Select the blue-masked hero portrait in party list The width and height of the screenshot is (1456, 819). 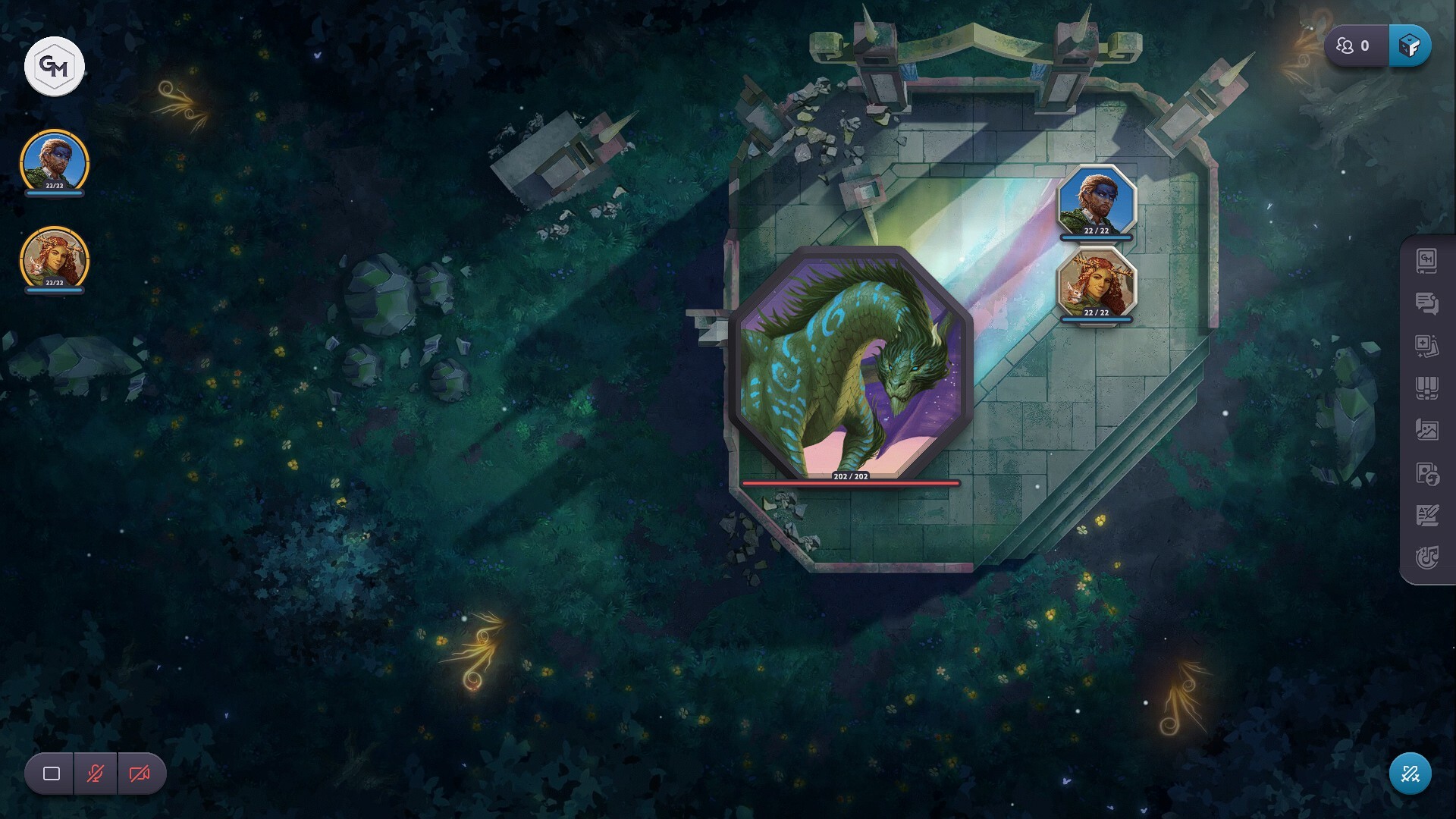click(x=54, y=162)
